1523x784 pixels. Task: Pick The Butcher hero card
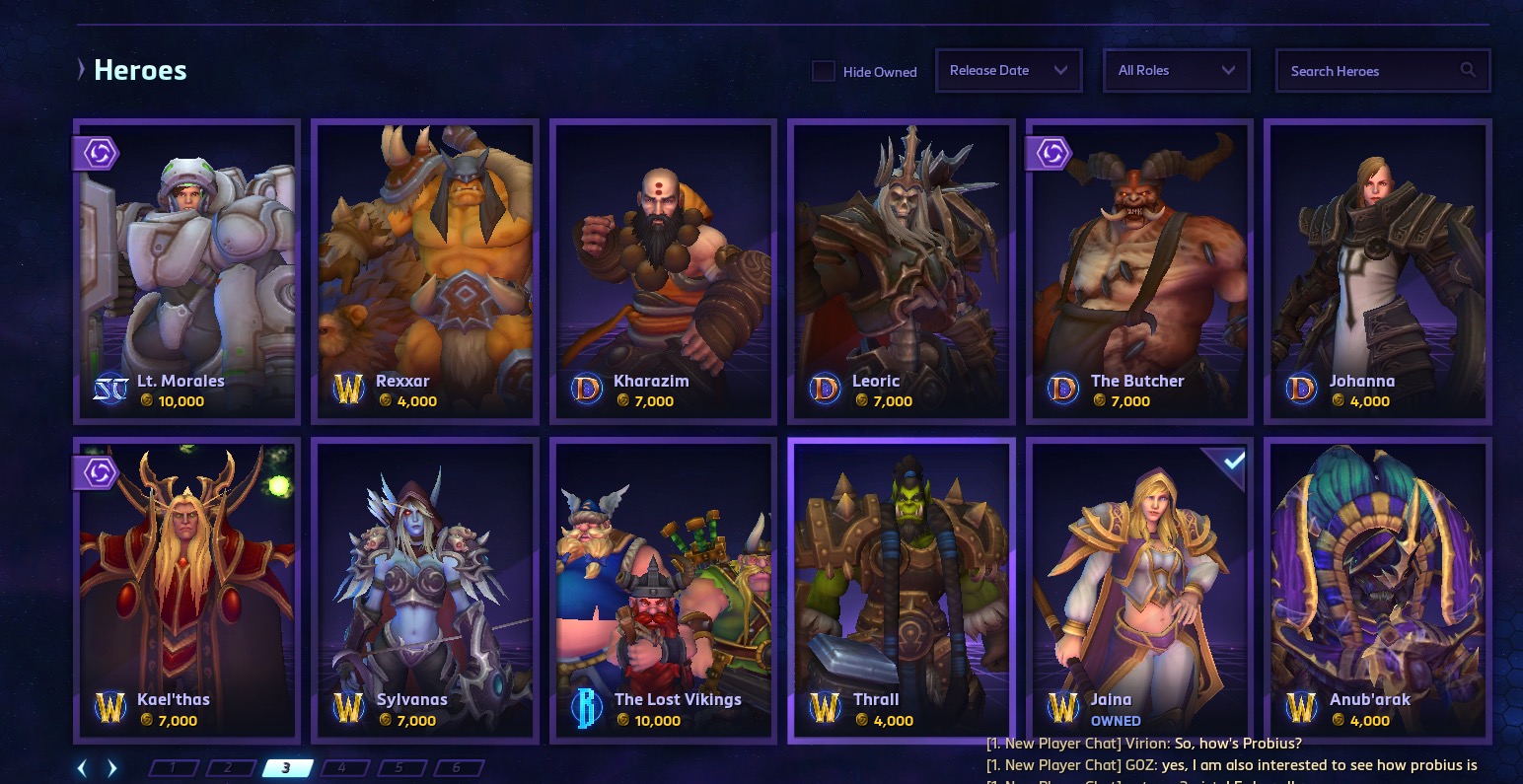tap(1139, 271)
